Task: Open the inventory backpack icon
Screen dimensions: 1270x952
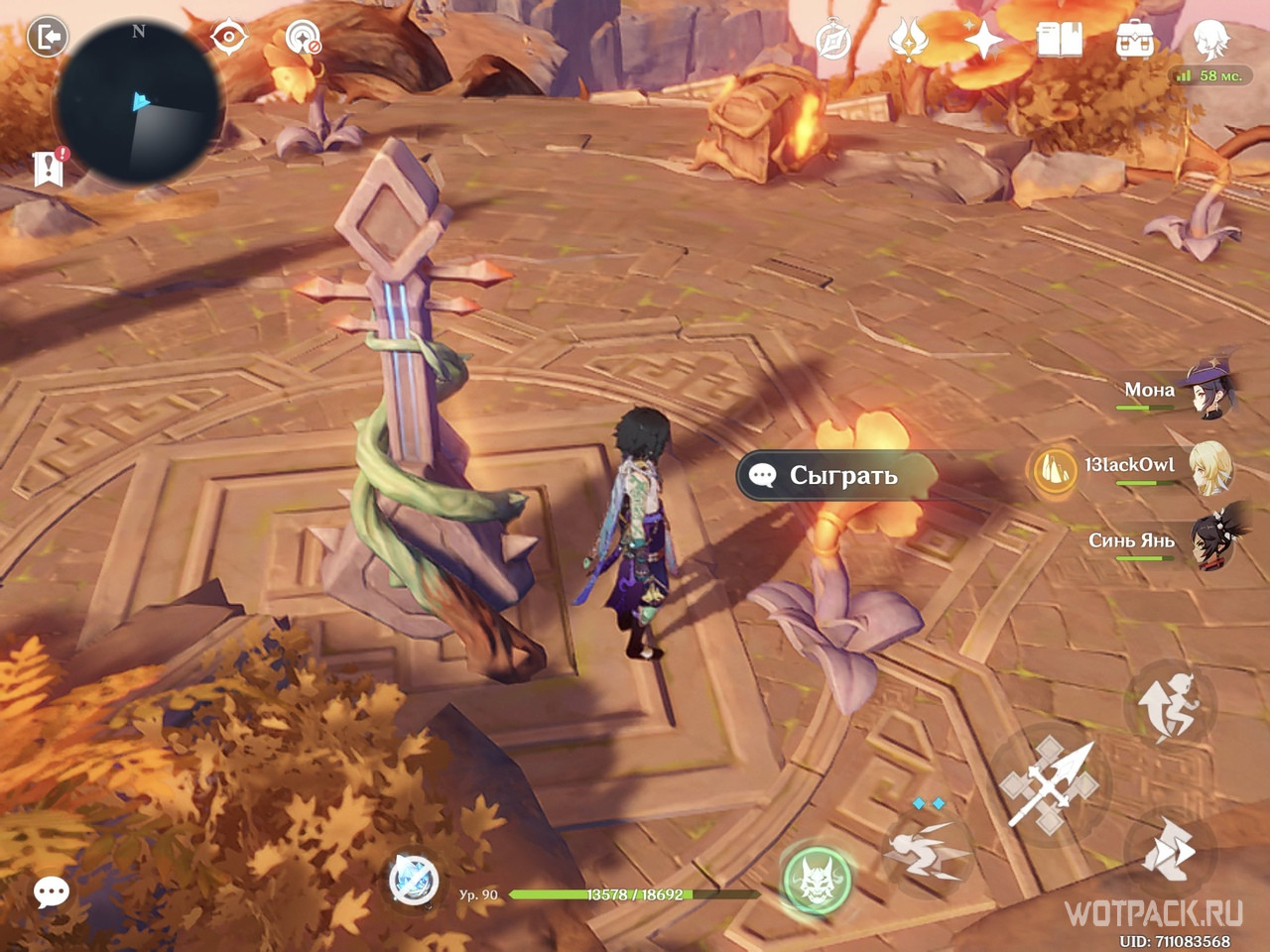Action: (1134, 41)
